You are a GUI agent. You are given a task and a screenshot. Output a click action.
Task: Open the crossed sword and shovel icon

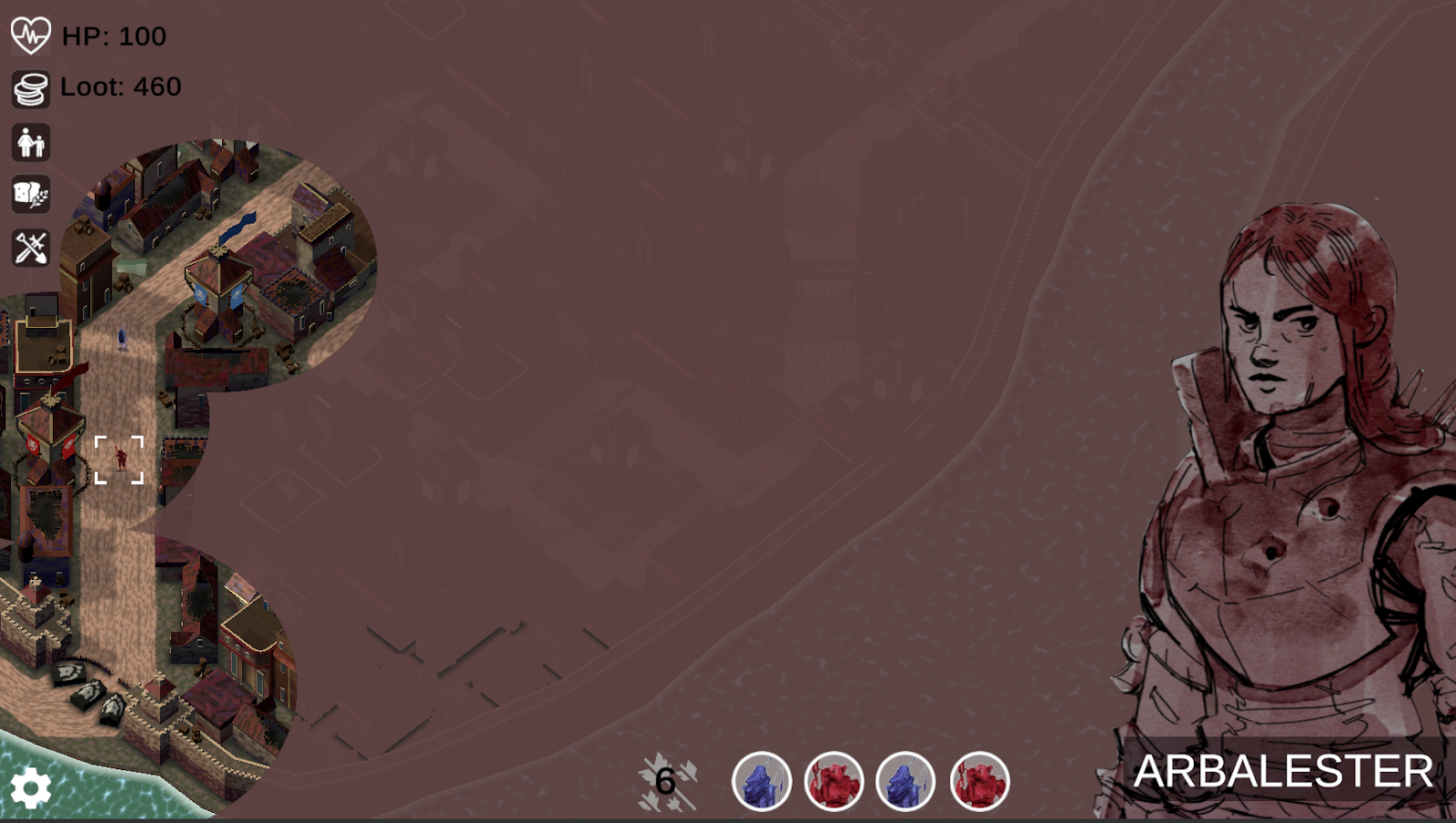coord(31,248)
